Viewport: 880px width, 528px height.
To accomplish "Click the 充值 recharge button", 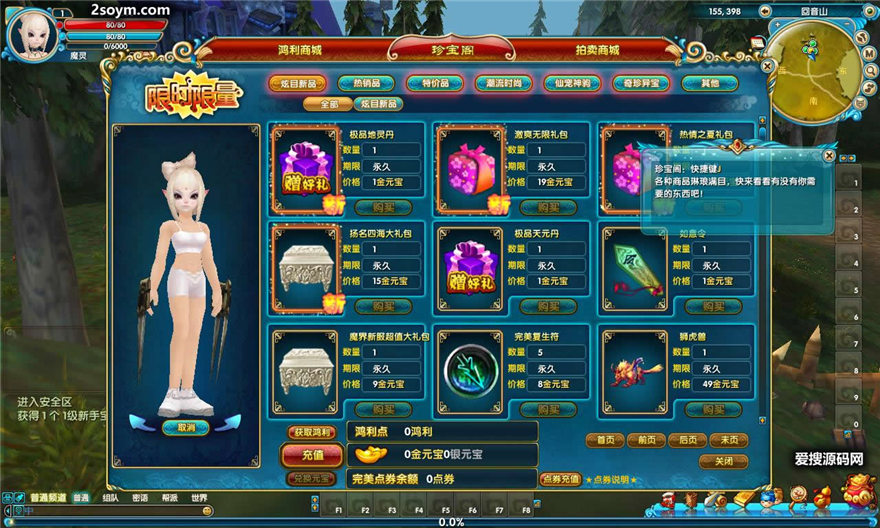I will point(311,455).
